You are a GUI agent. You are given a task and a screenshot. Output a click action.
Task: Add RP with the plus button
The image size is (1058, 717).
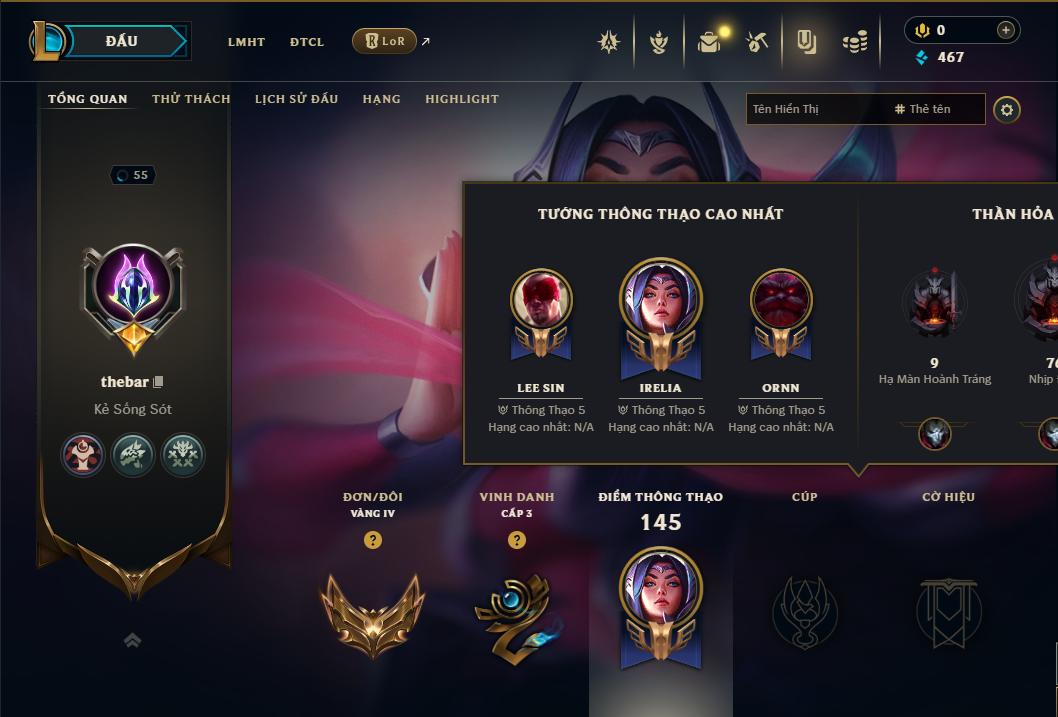point(1006,30)
